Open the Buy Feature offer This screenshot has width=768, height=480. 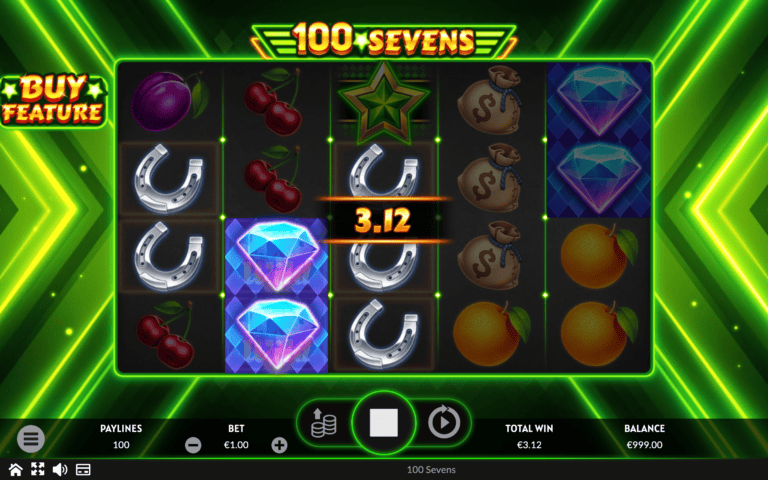[53, 99]
